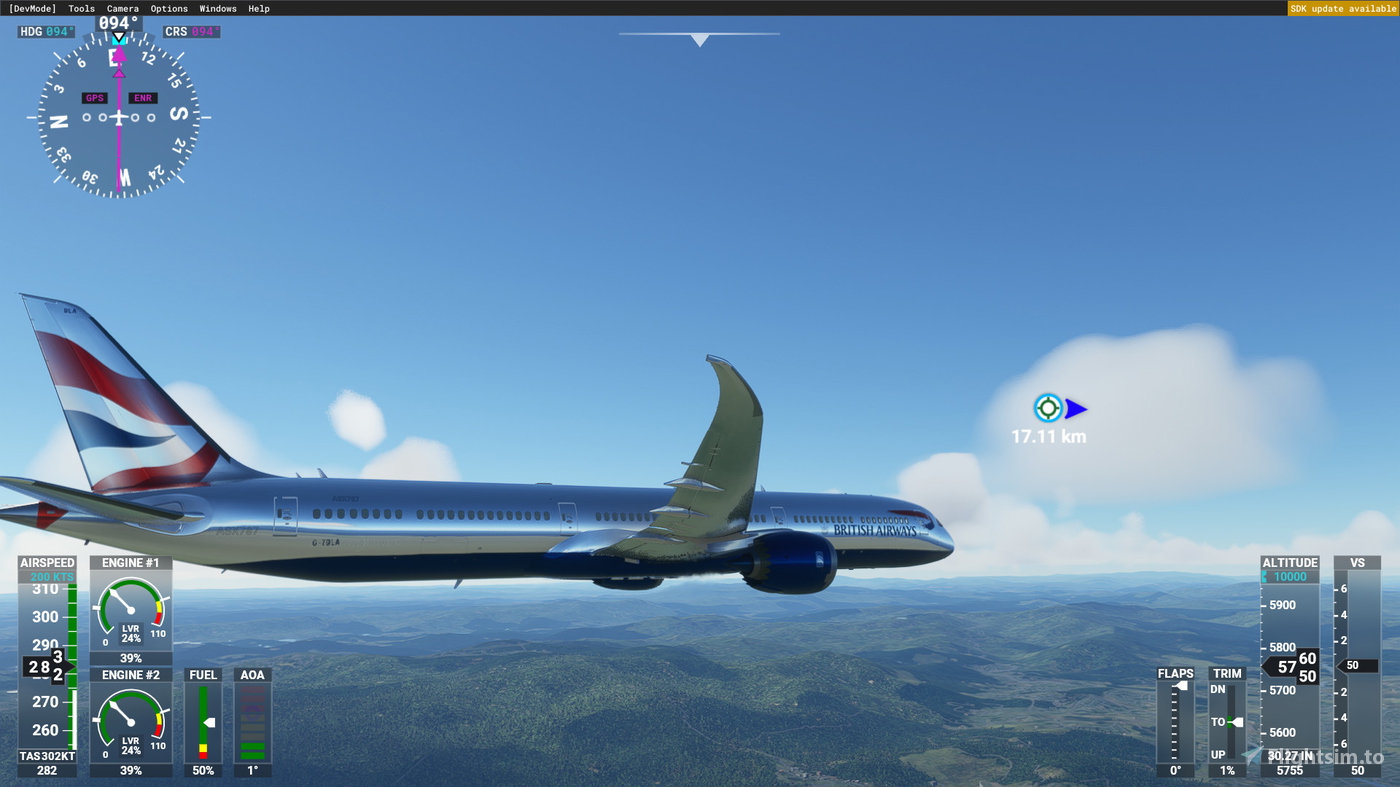Toggle the HDG heading hold readout
The height and width of the screenshot is (787, 1400).
click(x=45, y=31)
